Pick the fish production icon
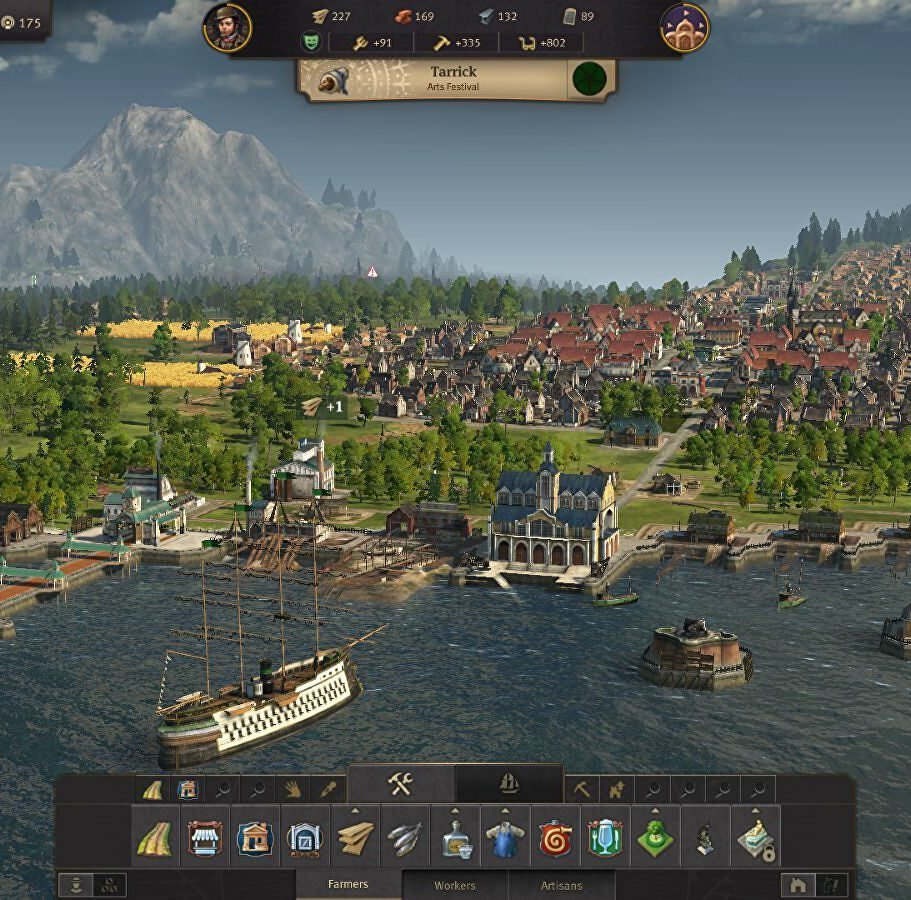Image resolution: width=911 pixels, height=900 pixels. [x=405, y=838]
